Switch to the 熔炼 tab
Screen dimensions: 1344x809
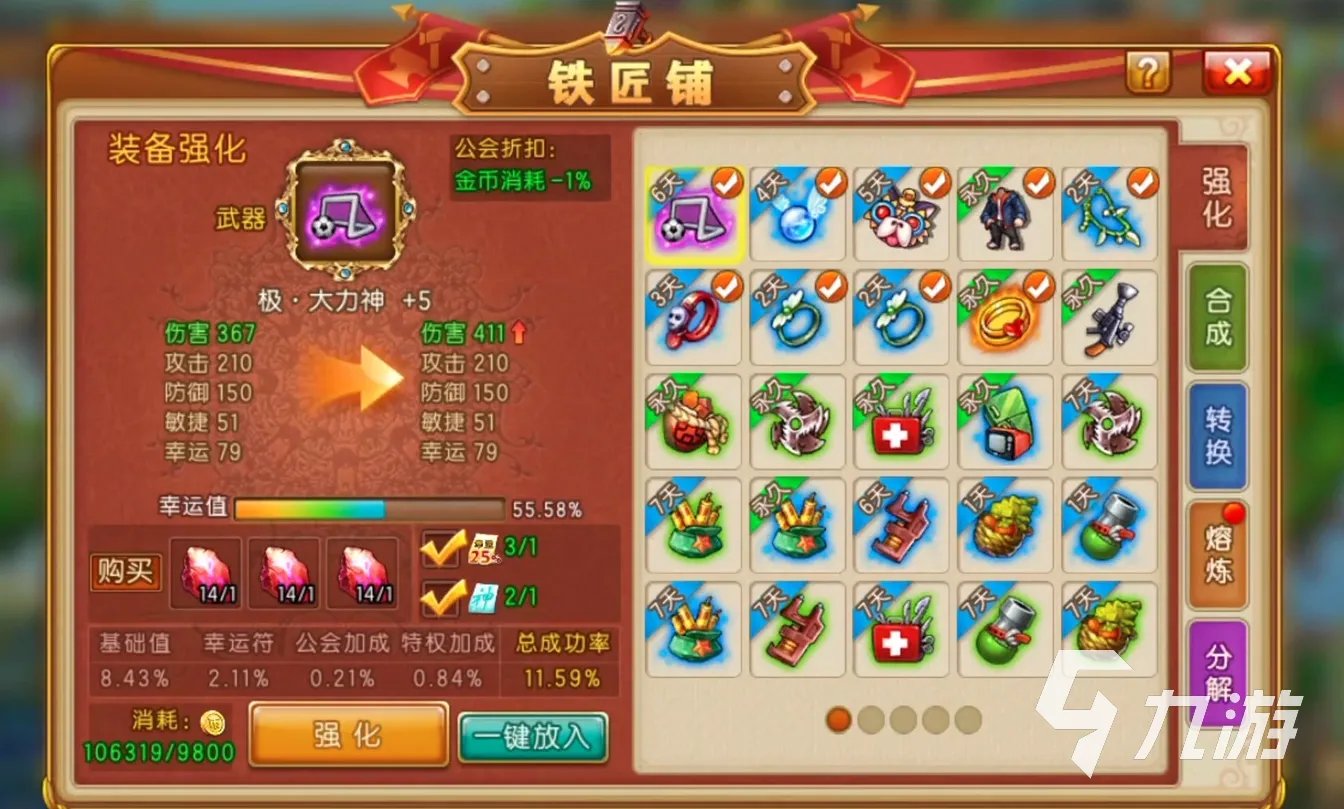1221,555
